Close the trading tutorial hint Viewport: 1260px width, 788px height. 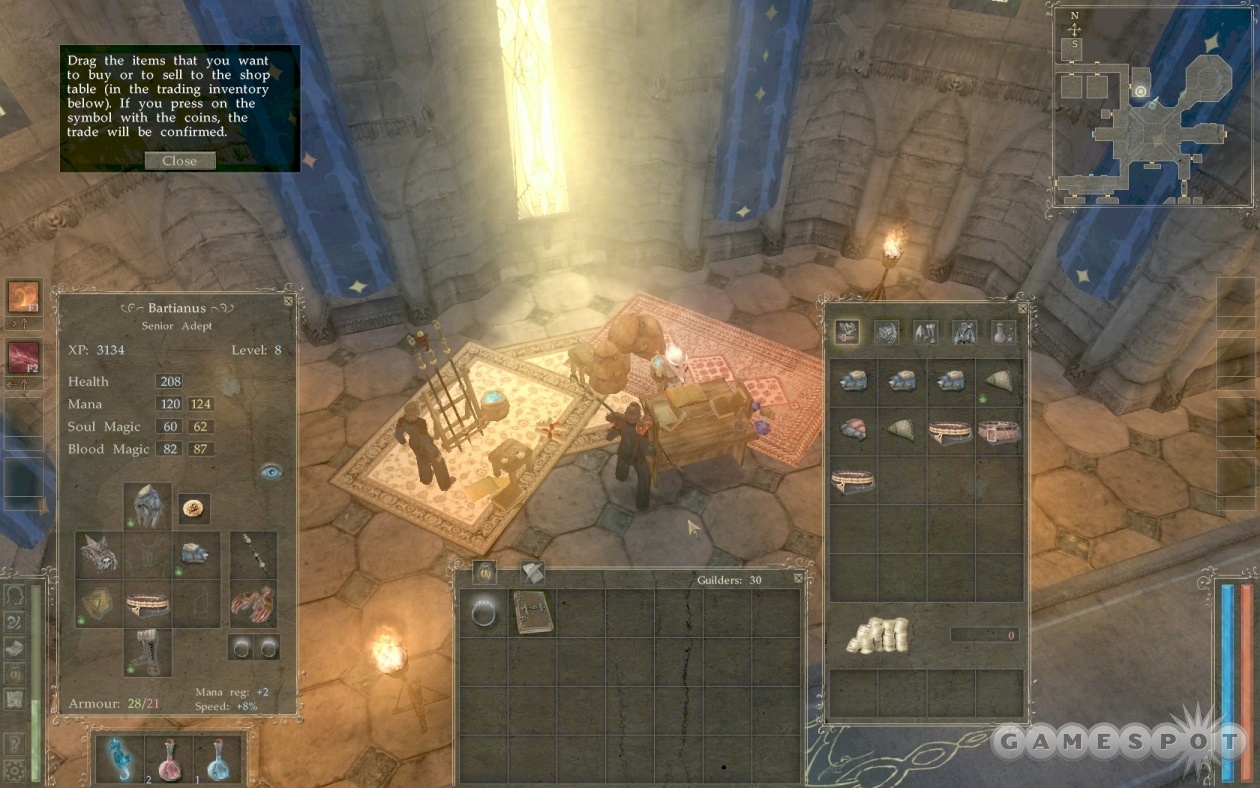[180, 161]
